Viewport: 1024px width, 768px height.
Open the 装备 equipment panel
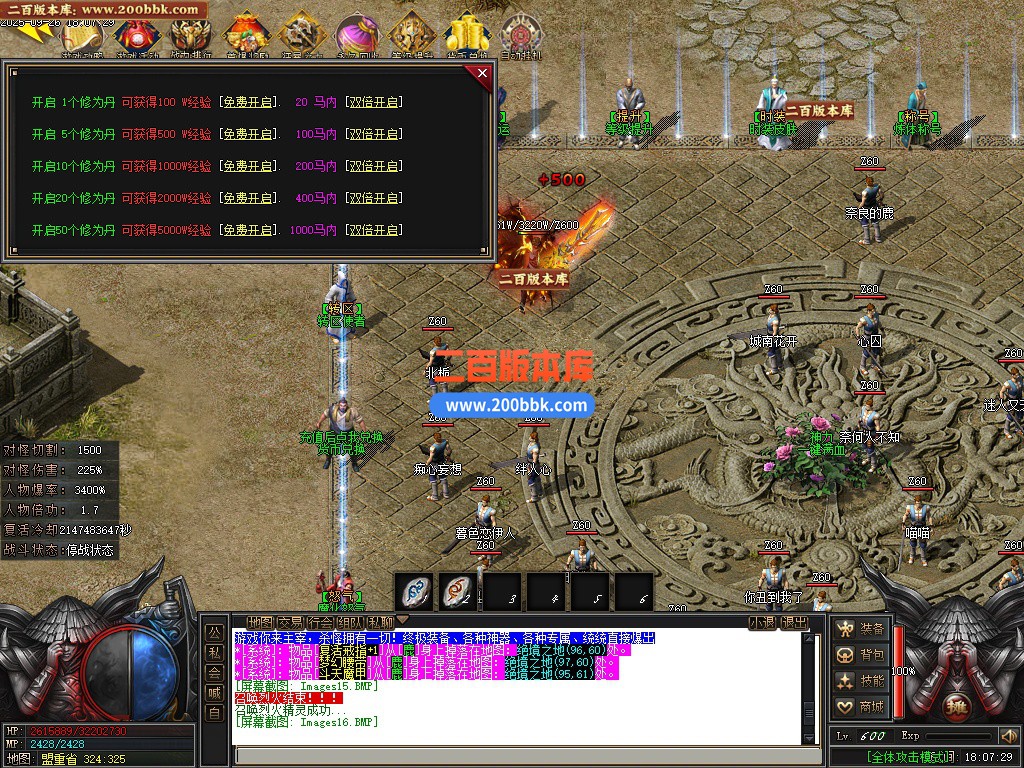[862, 629]
